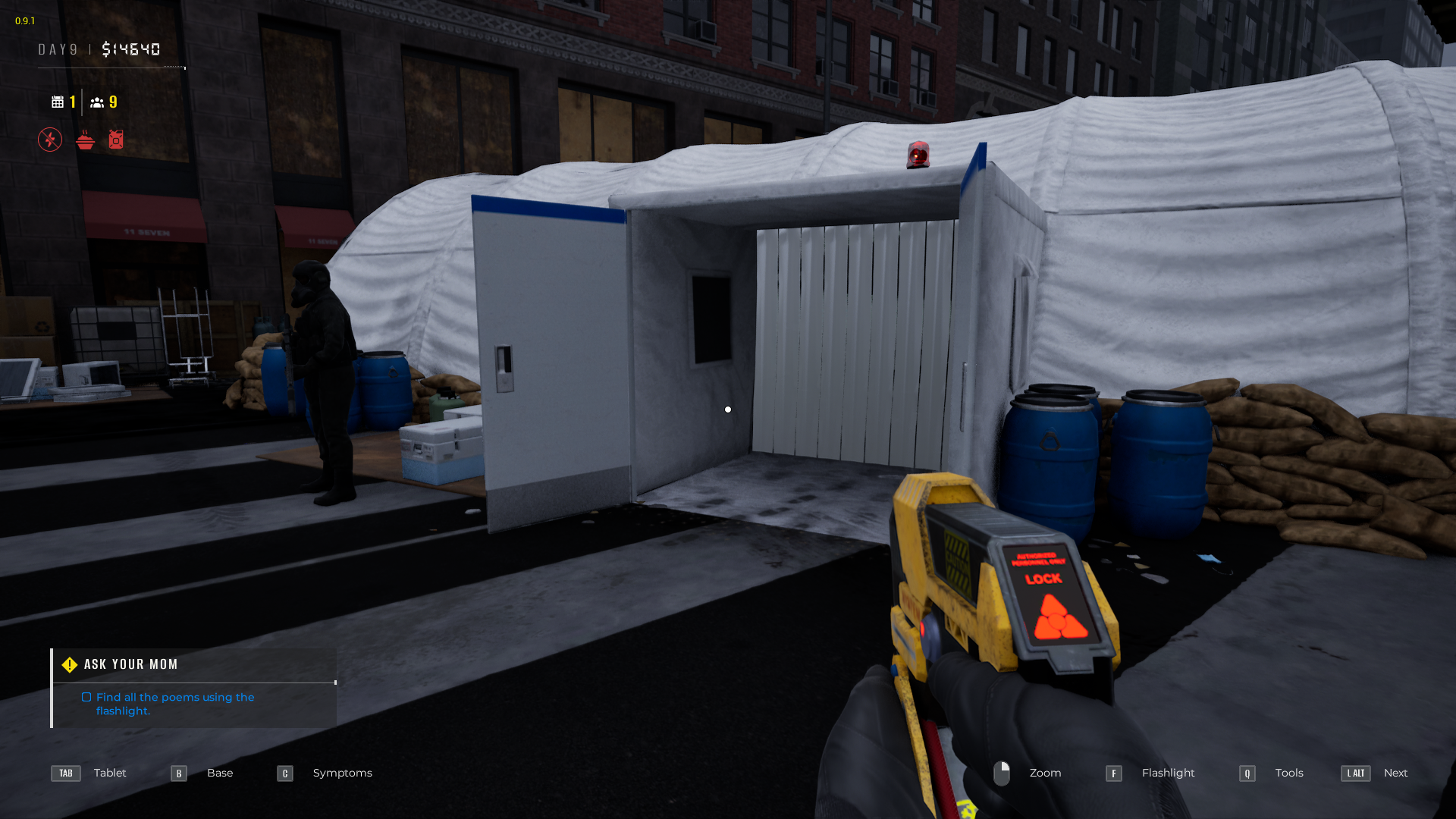
Task: Click the TAB key badge beside Tablet
Action: pyautogui.click(x=65, y=773)
